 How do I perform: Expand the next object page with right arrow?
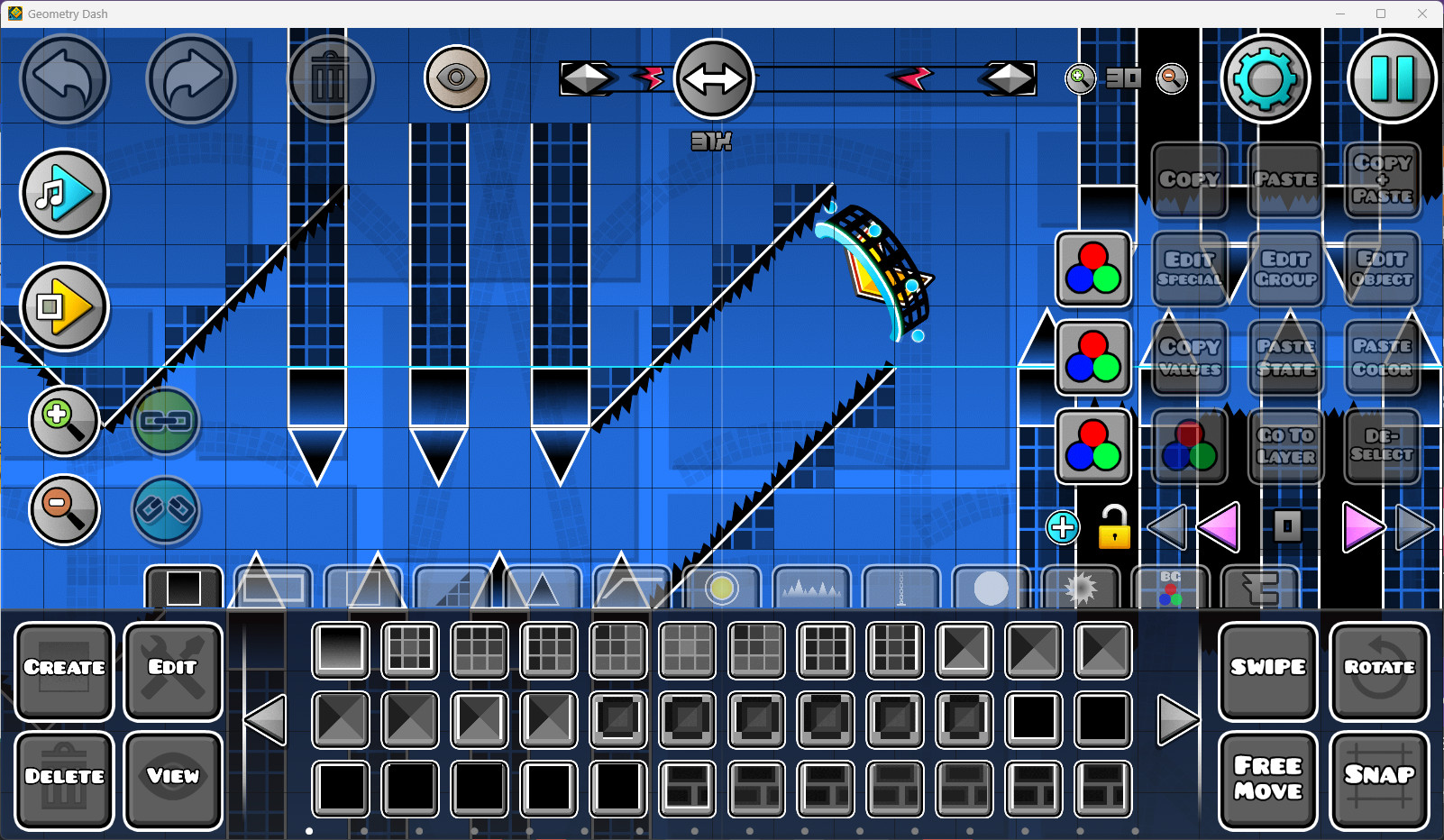click(1179, 718)
